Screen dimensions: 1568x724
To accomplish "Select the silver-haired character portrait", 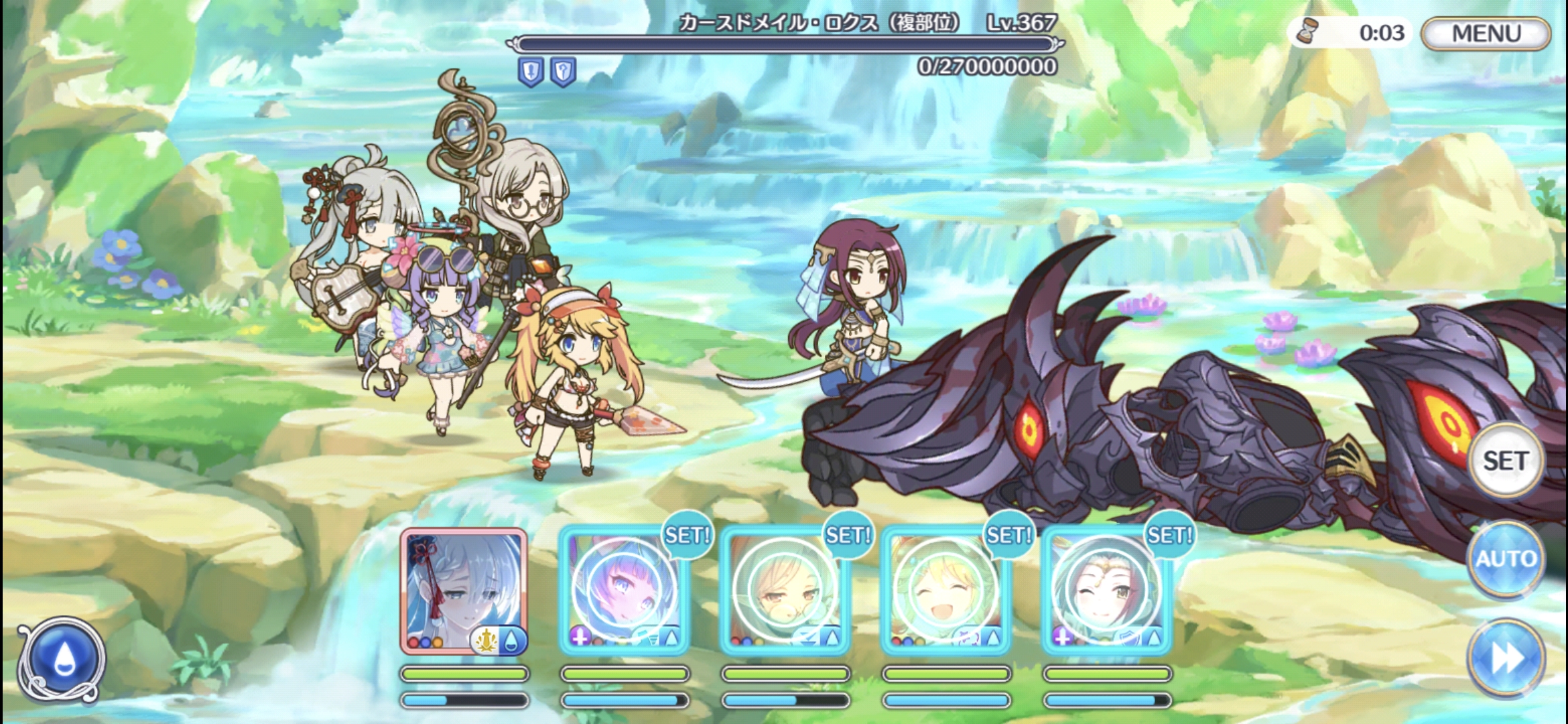I will click(464, 591).
